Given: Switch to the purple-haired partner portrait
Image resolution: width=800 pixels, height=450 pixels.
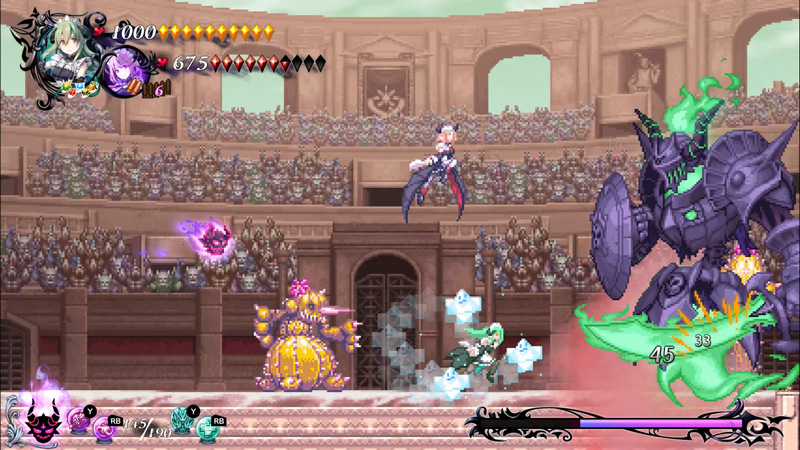Looking at the screenshot, I should click(126, 70).
